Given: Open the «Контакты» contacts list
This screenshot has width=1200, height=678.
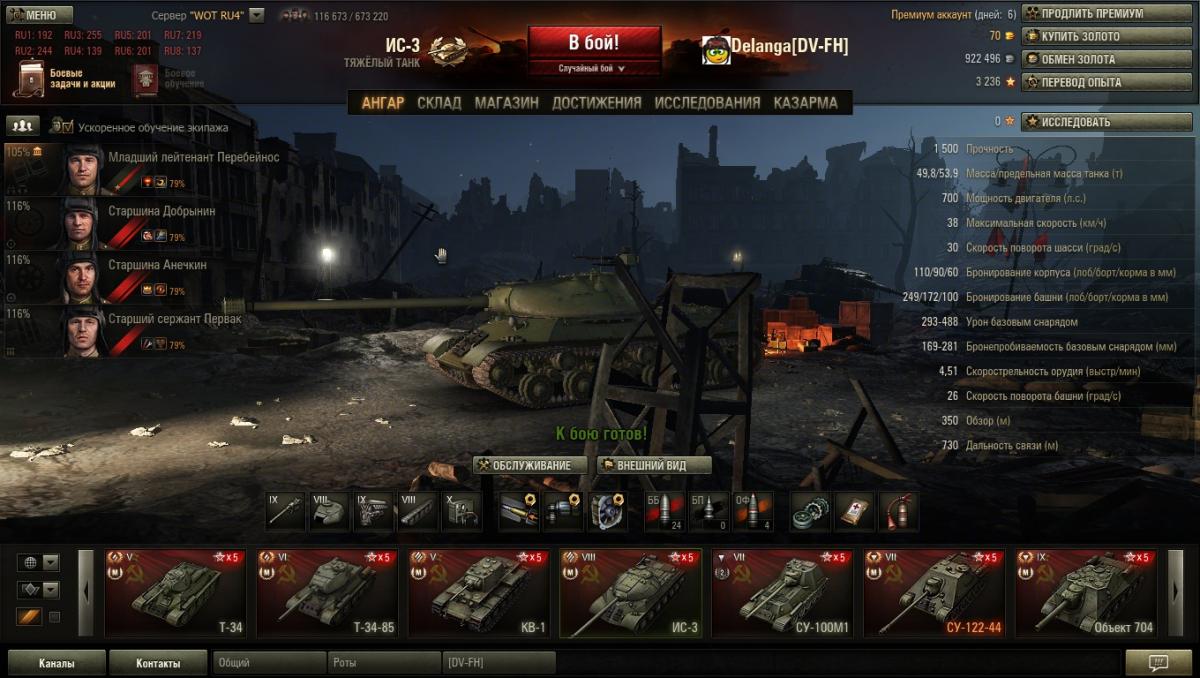Looking at the screenshot, I should [x=158, y=663].
